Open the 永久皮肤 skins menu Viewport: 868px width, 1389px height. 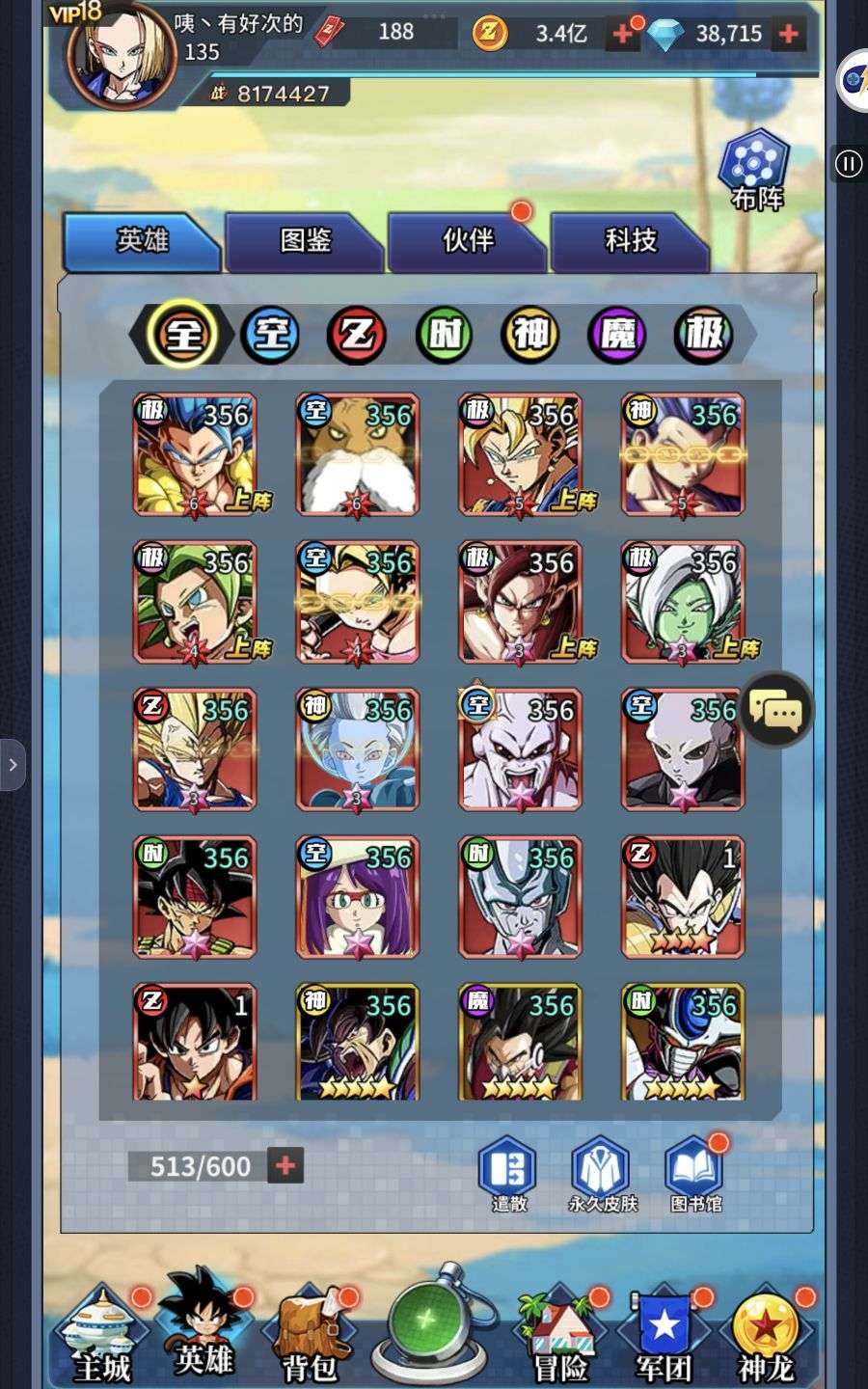tap(602, 1173)
